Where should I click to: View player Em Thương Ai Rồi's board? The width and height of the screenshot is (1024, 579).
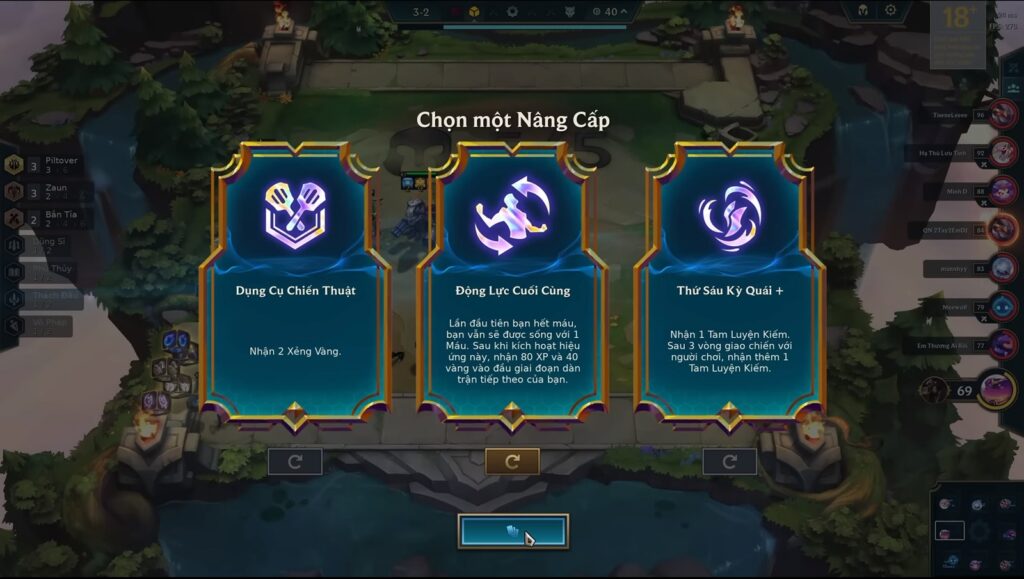point(1004,345)
